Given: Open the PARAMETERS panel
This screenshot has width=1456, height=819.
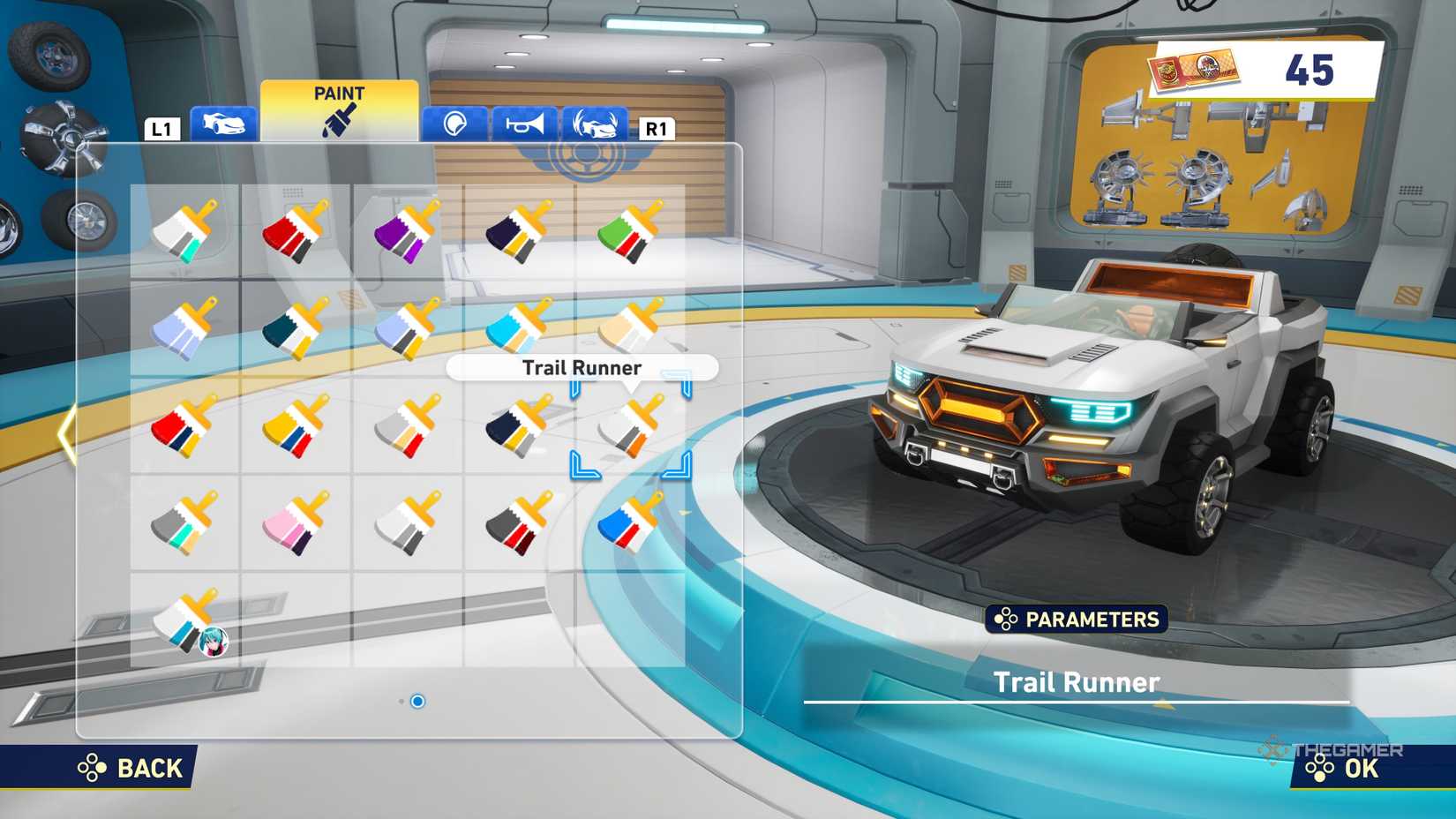Looking at the screenshot, I should pos(1077,620).
